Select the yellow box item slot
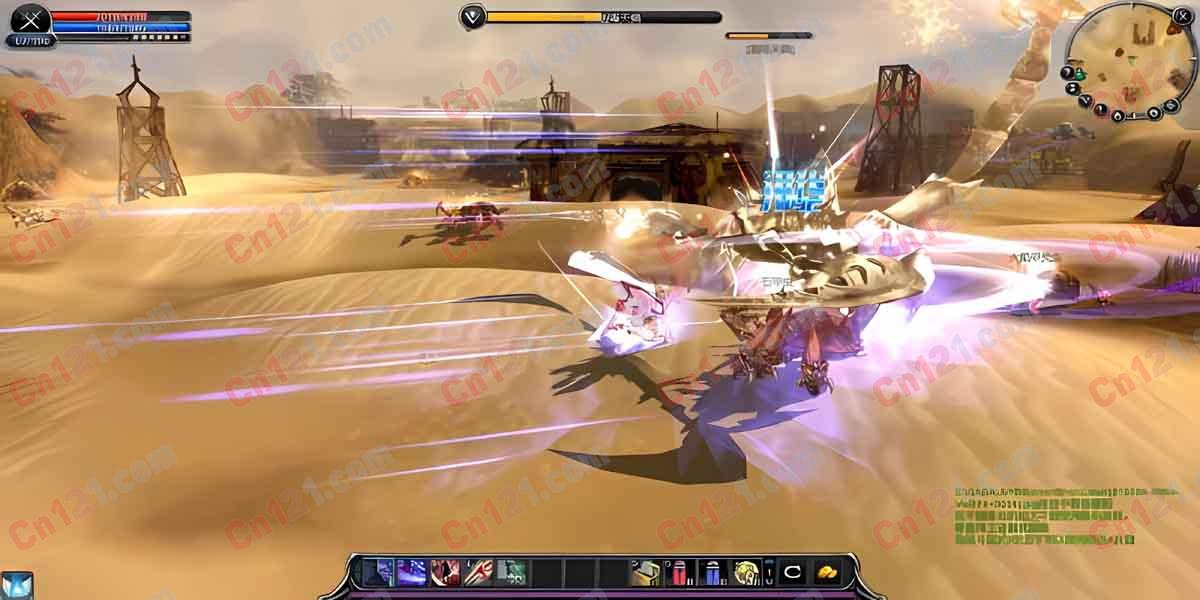Screen dimensions: 1200x600 [645, 572]
